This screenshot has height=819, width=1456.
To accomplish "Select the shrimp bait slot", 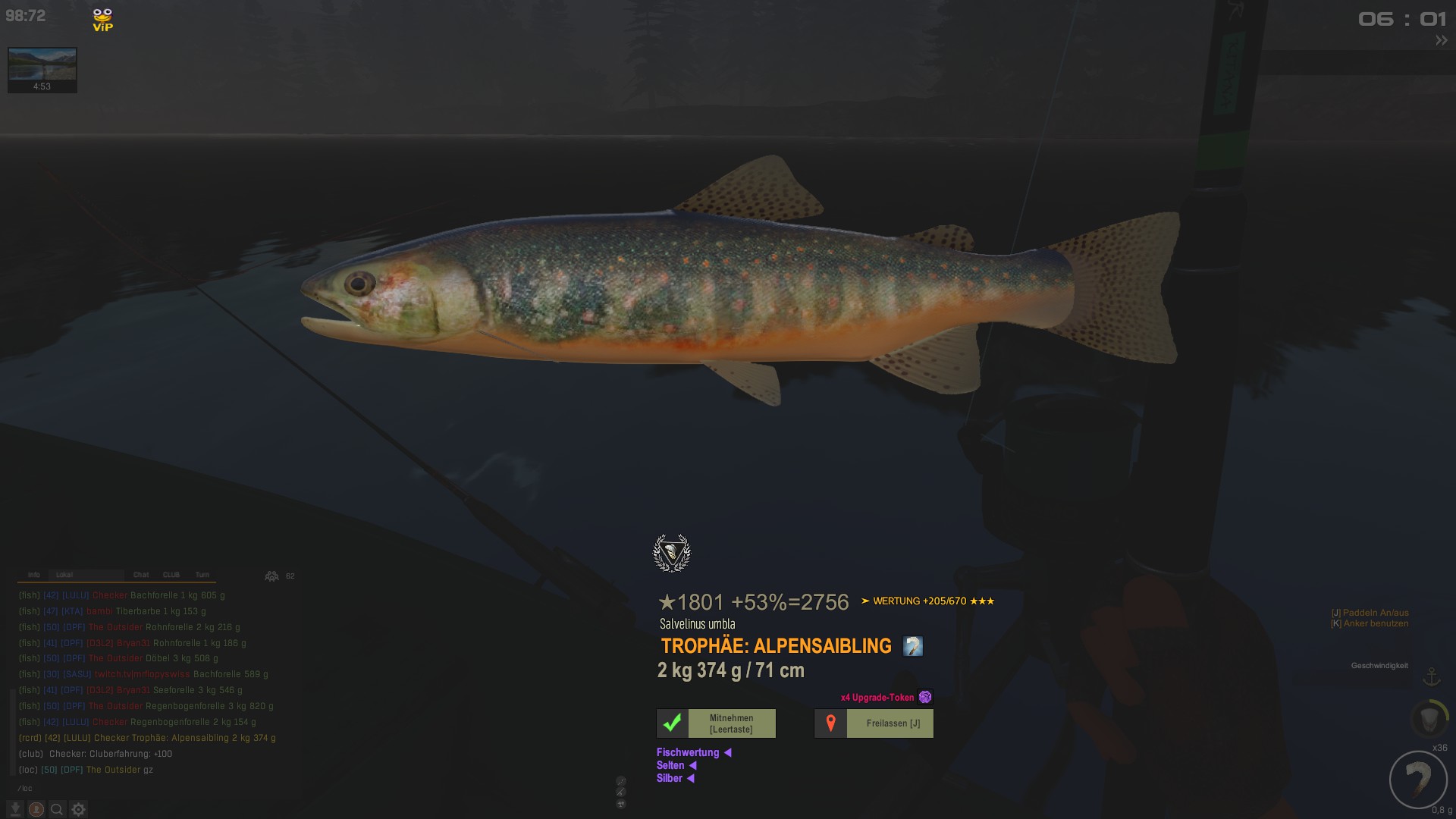I will tap(1418, 780).
